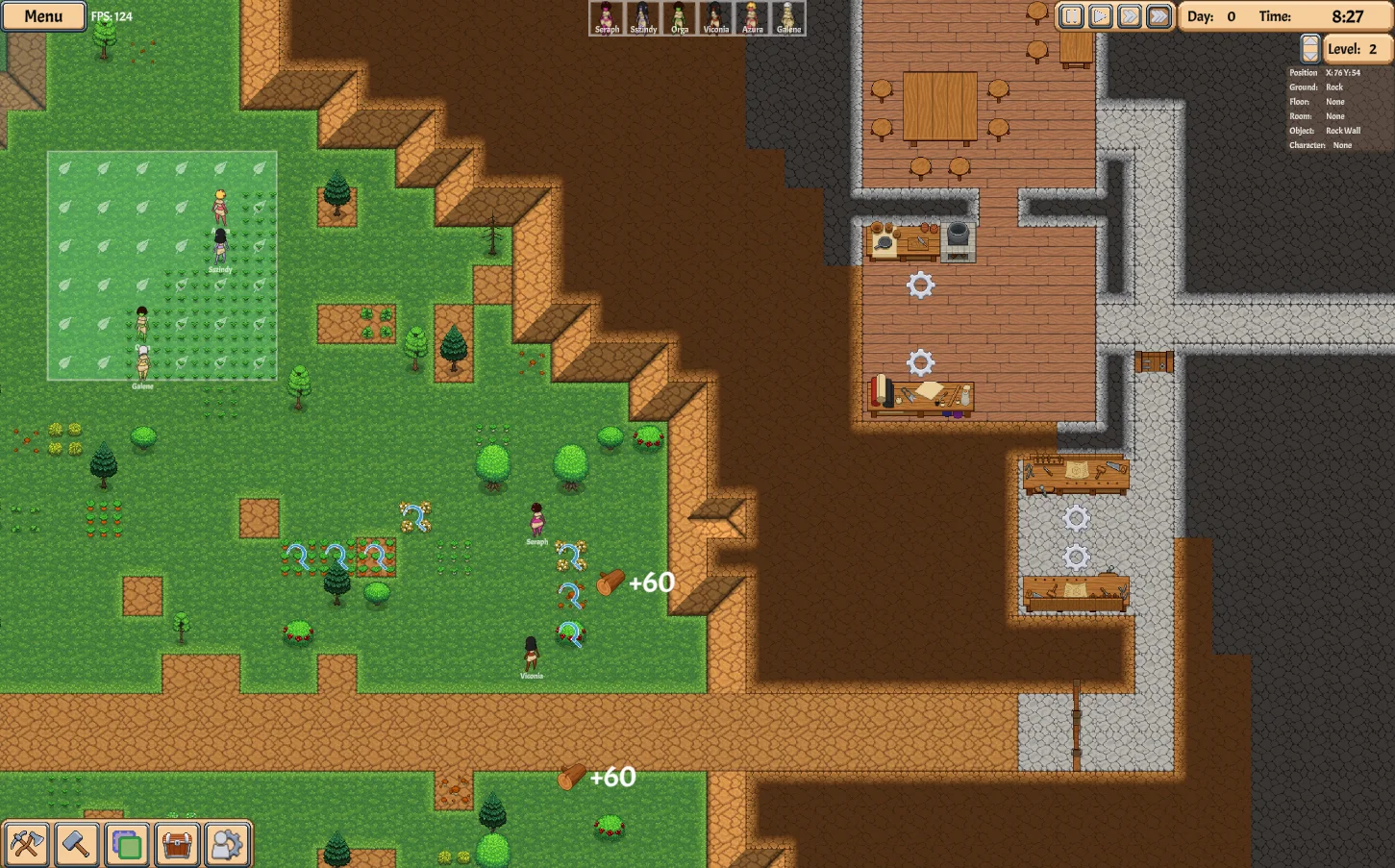
Task: Select Sszindy's character portrait
Action: (643, 18)
